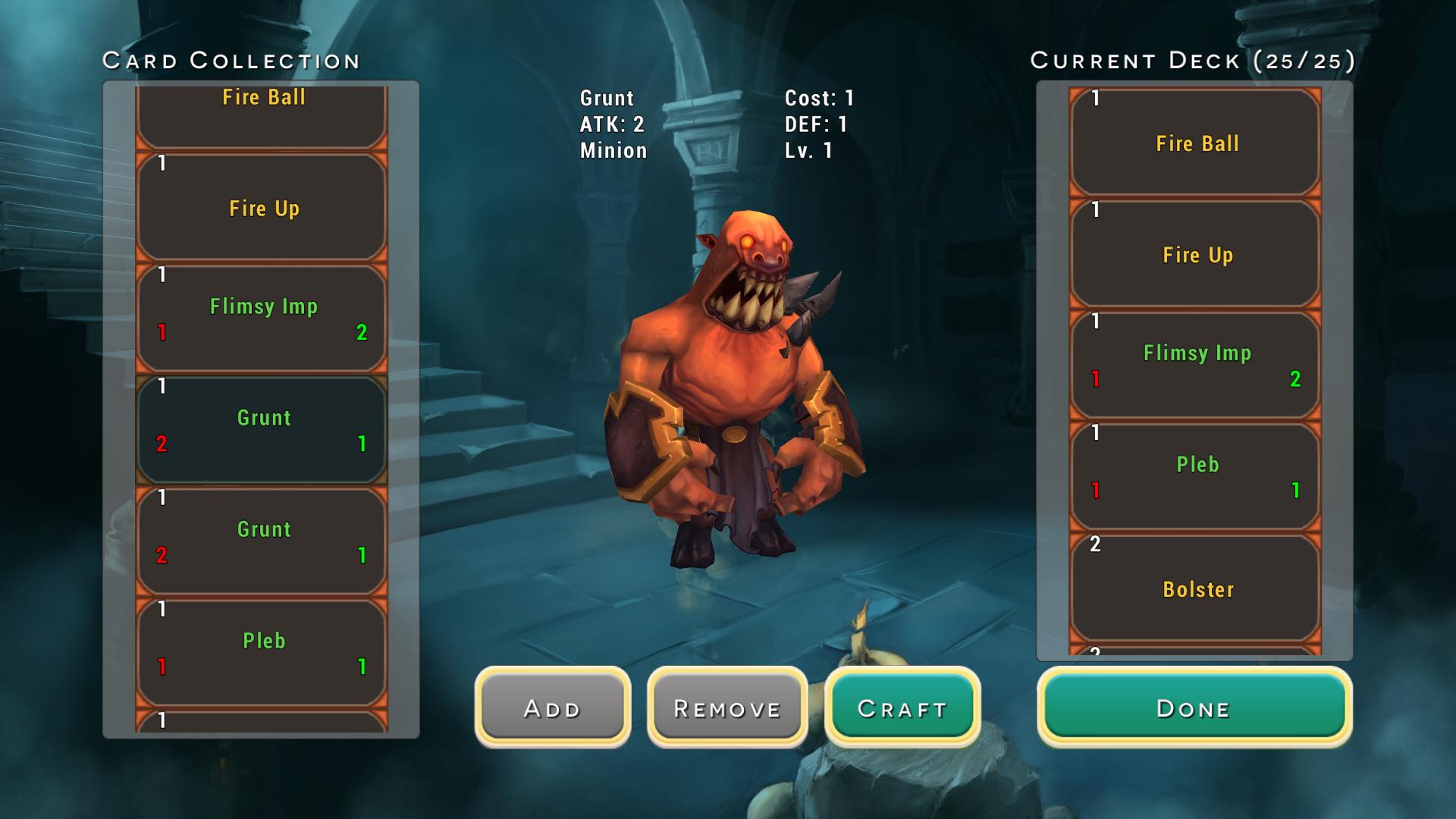Open crafting with the Craft button
The width and height of the screenshot is (1456, 819).
[x=902, y=708]
